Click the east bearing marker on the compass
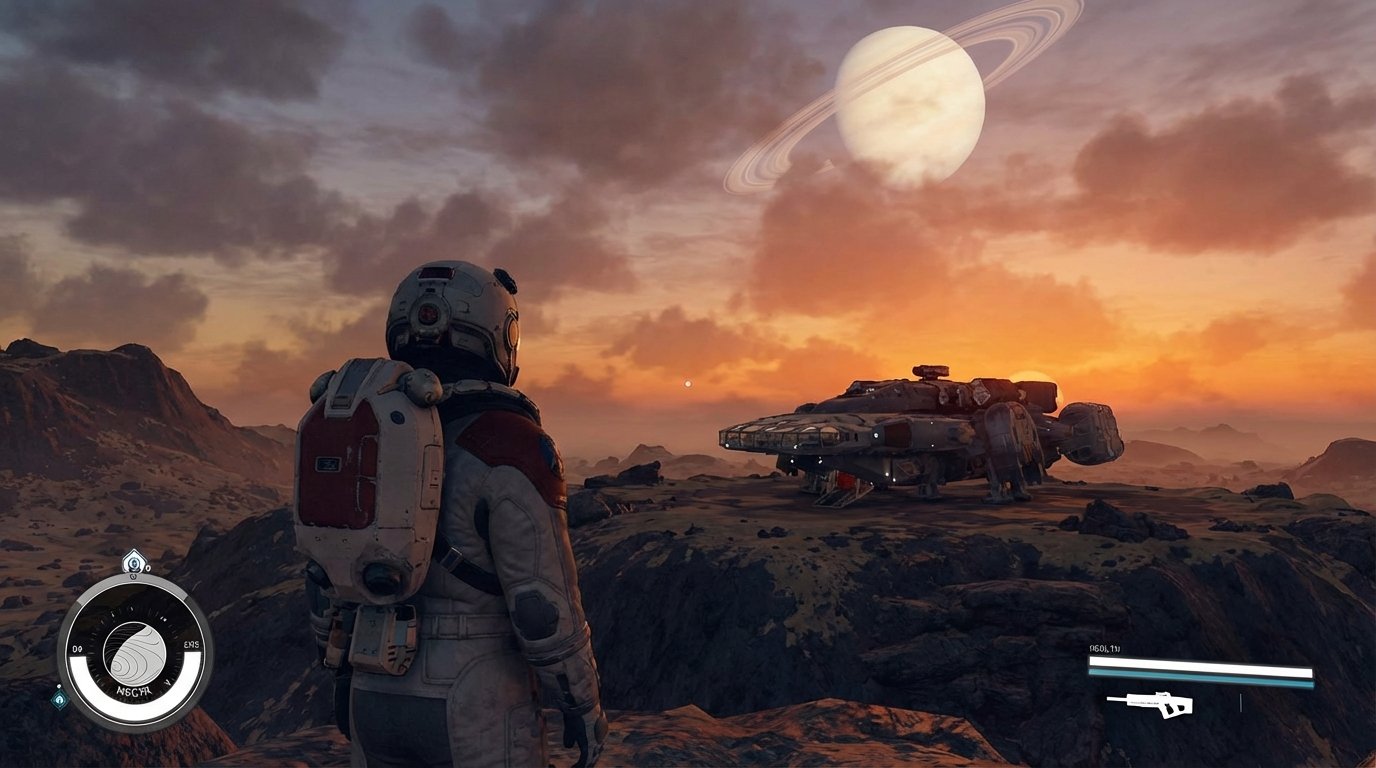 (190, 645)
